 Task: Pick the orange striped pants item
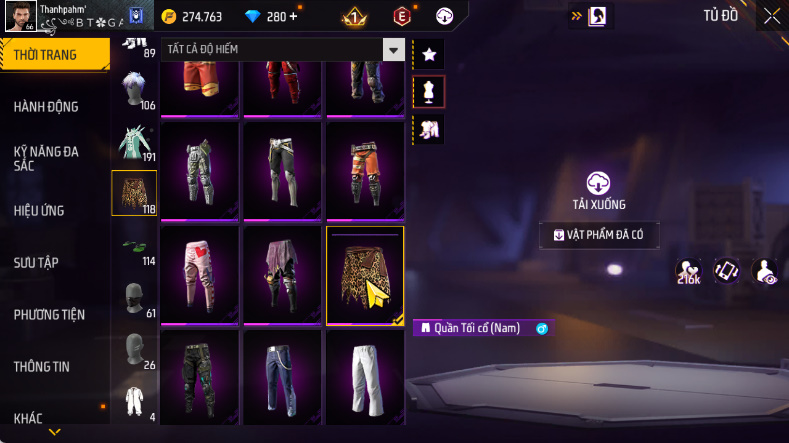click(364, 170)
